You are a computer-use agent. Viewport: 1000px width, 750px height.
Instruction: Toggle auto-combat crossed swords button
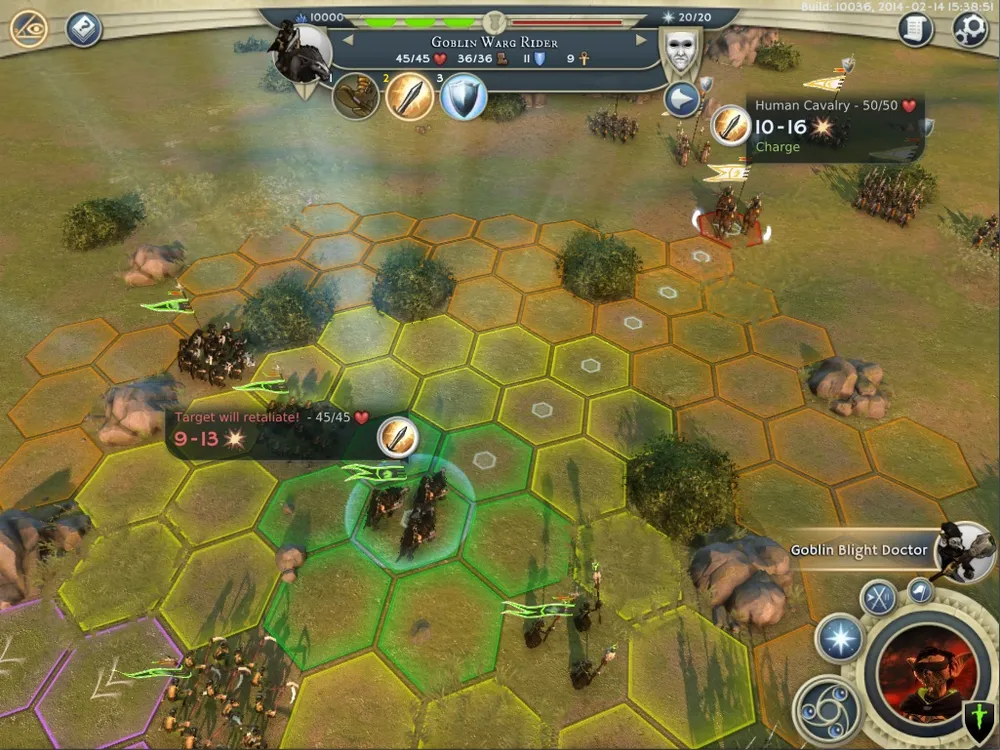(880, 599)
